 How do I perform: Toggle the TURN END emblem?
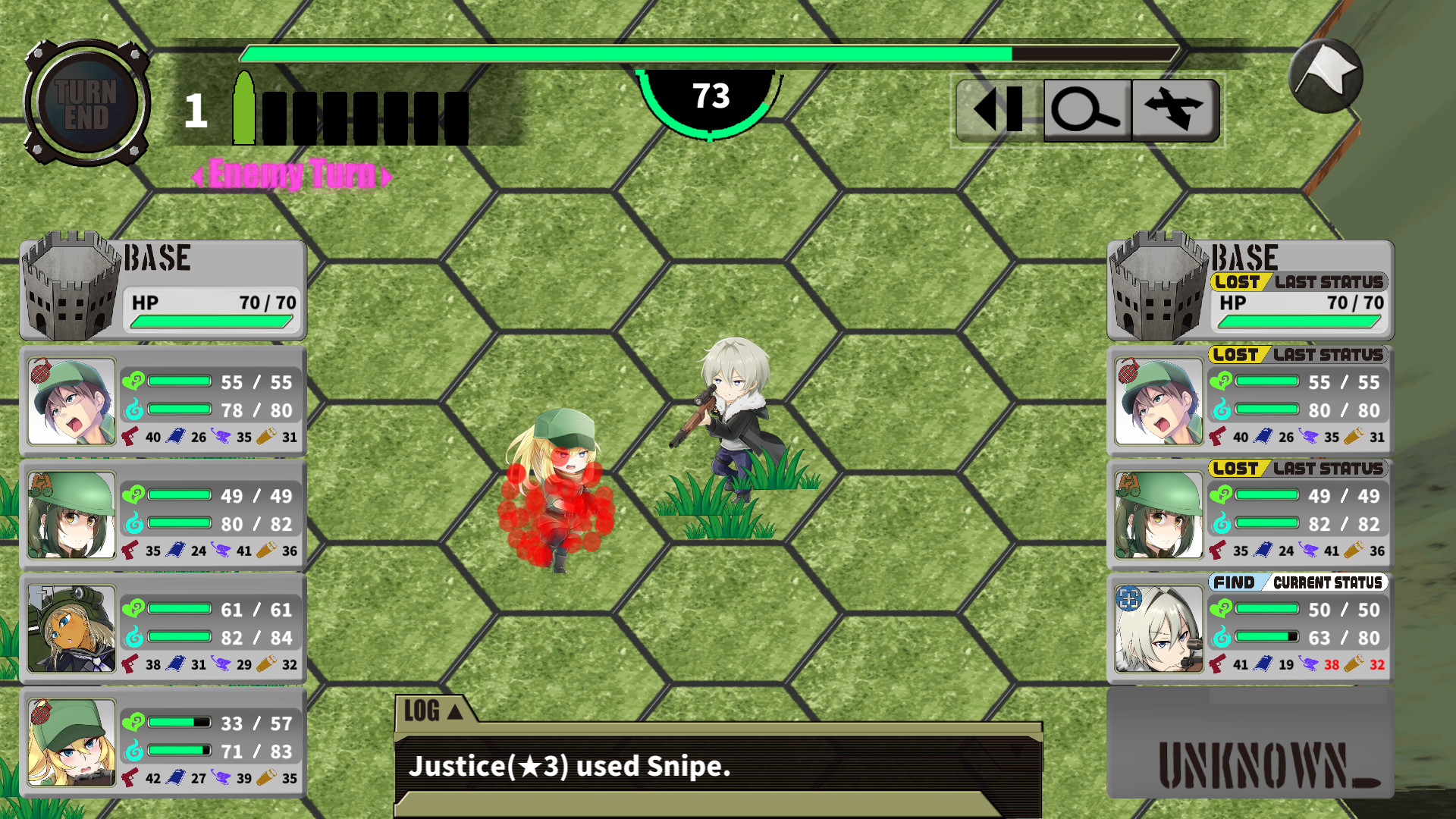[x=86, y=102]
